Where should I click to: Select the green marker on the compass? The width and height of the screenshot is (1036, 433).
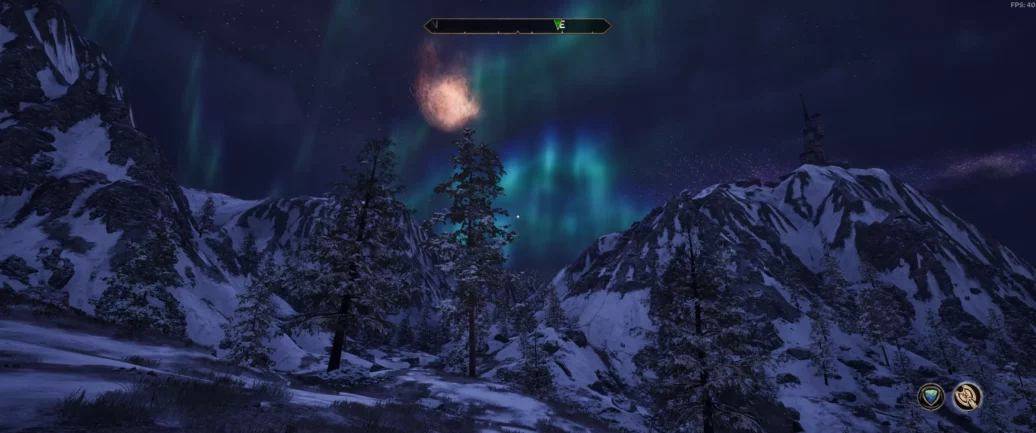557,25
